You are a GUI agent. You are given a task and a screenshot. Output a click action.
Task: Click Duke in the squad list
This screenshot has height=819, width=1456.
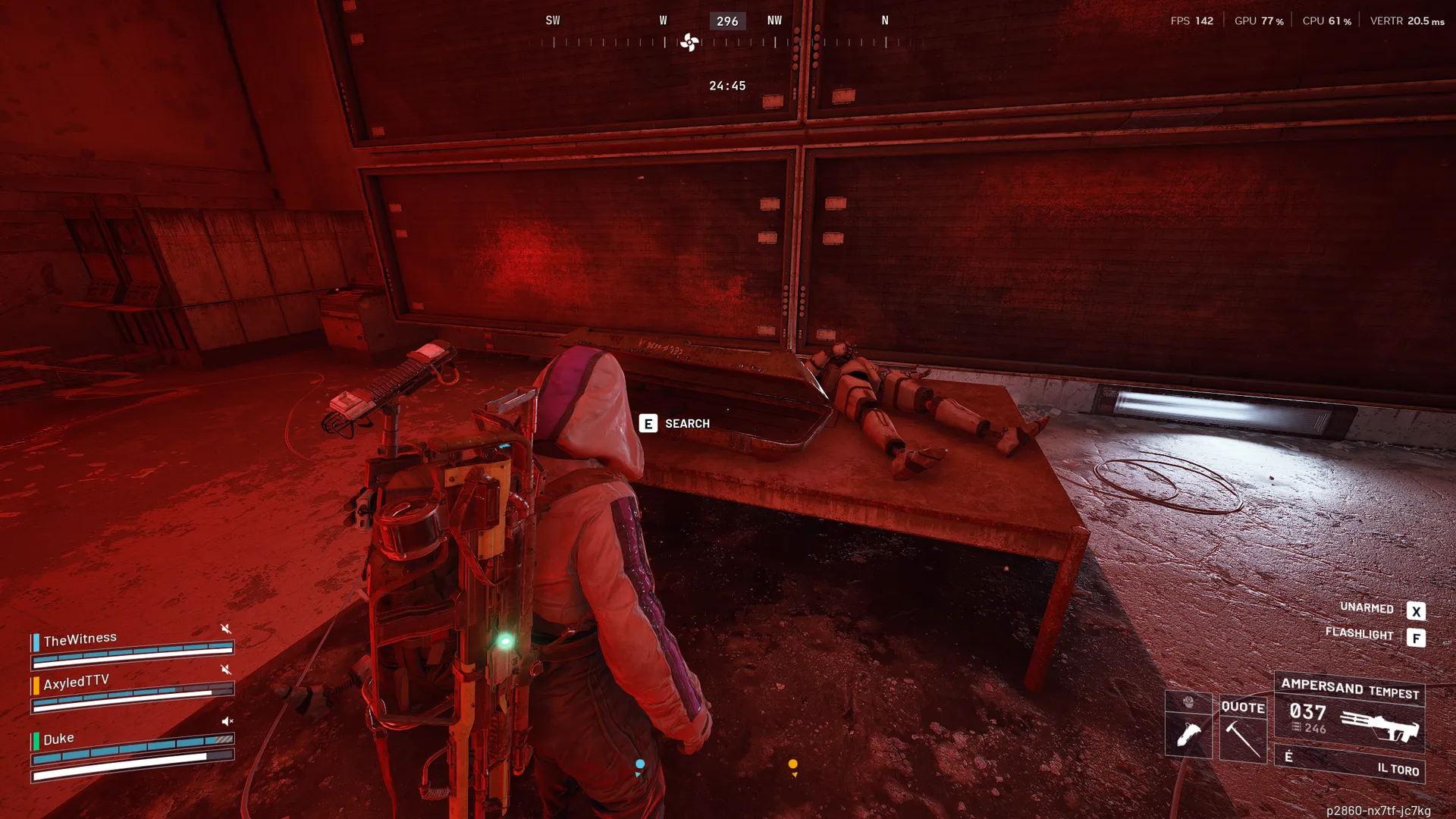pyautogui.click(x=58, y=739)
